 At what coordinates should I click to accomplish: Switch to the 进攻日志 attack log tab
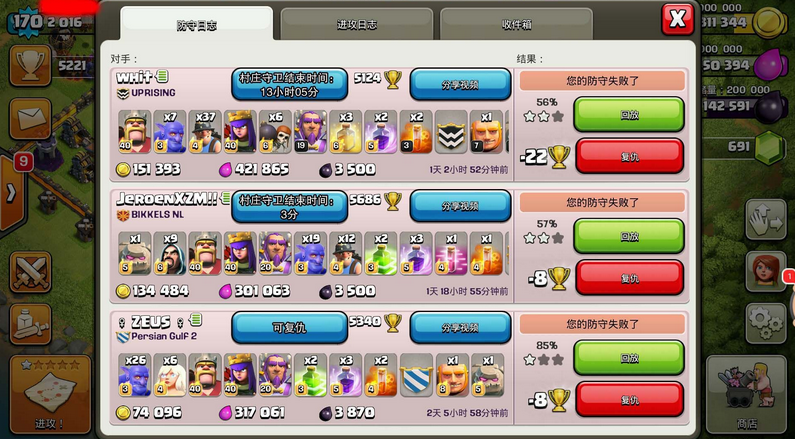click(x=355, y=22)
